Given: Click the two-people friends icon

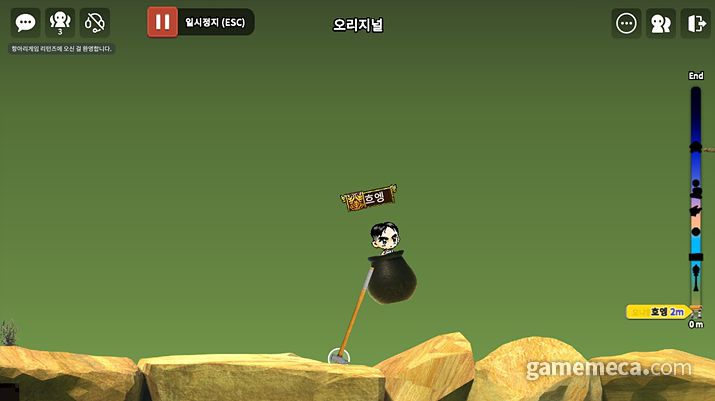Looking at the screenshot, I should [661, 23].
